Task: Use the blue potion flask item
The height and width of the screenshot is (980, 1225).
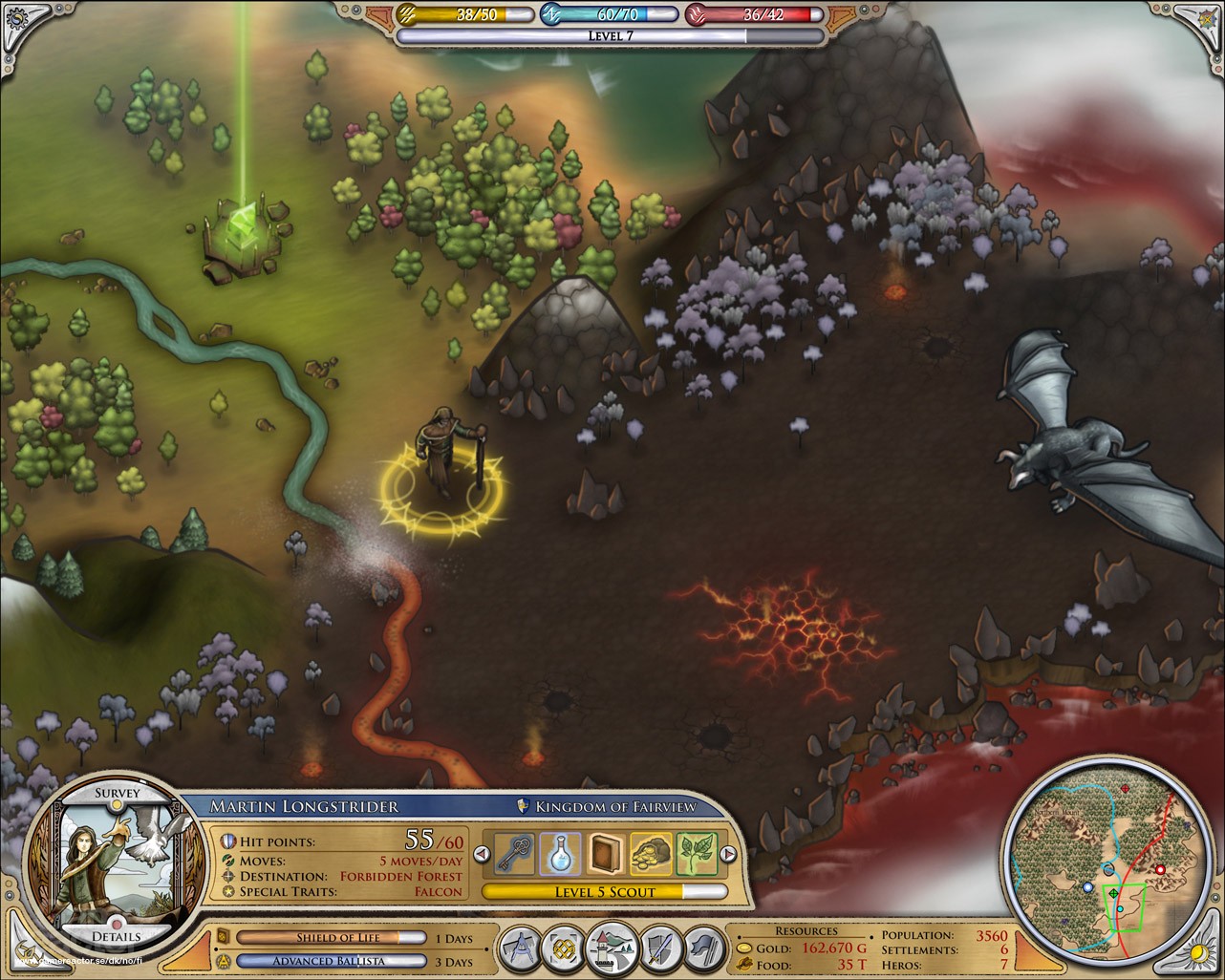Action: [560, 853]
